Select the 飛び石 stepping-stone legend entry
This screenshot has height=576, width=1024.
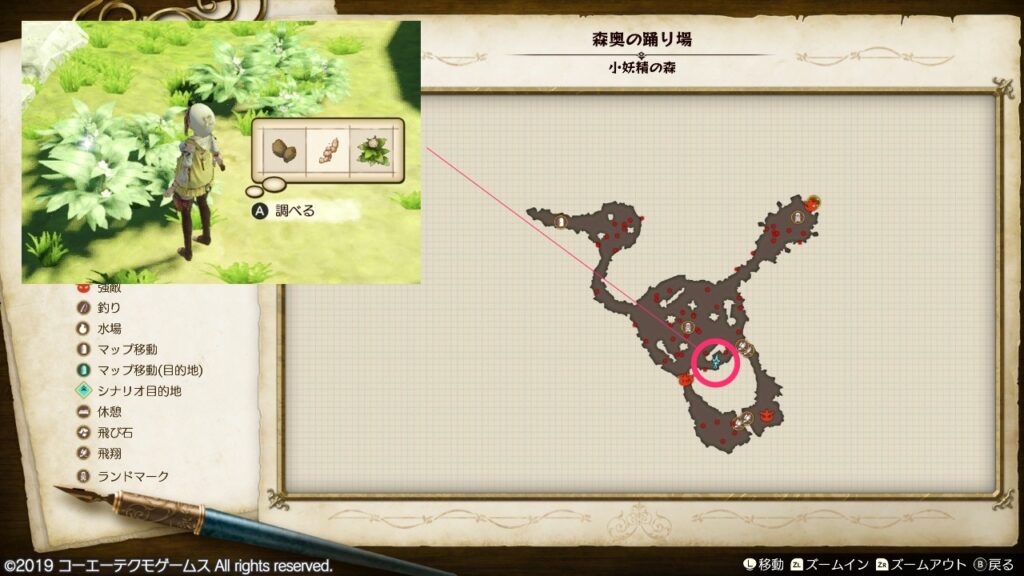pos(116,433)
